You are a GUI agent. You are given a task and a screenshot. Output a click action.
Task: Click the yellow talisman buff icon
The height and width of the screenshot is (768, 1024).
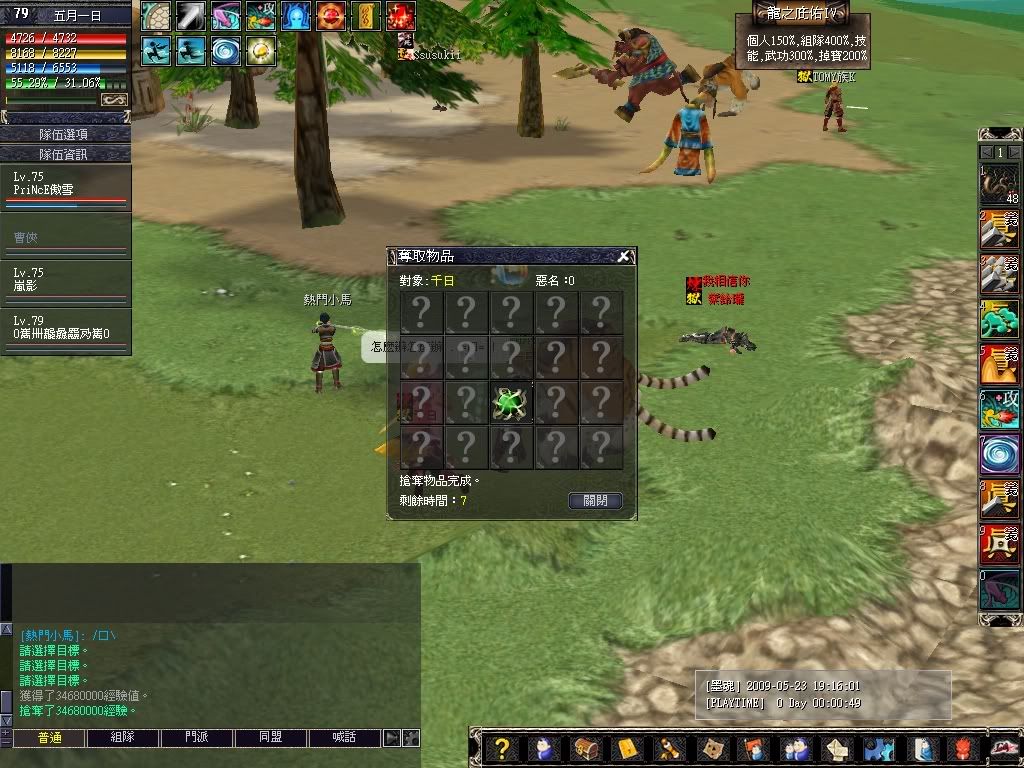coord(365,16)
